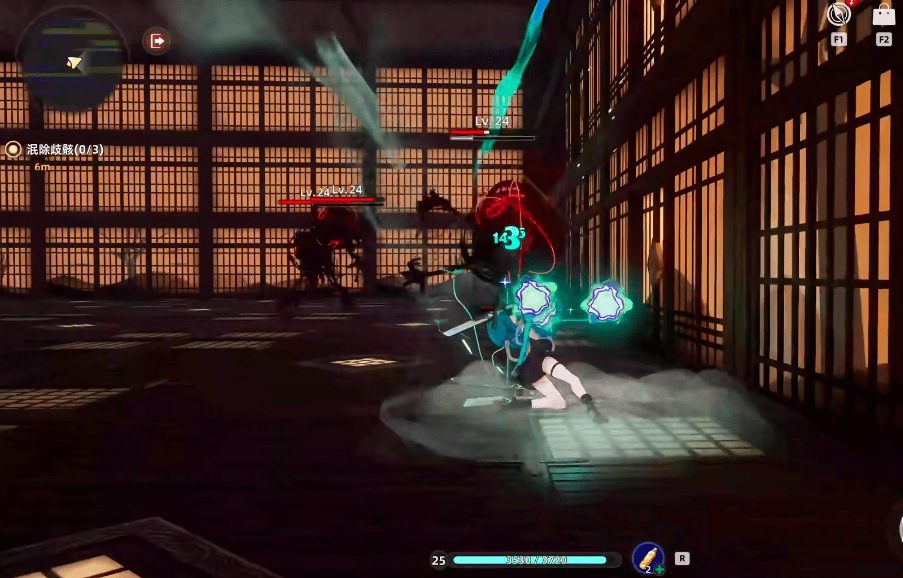Open the circular minimap
This screenshot has width=903, height=578.
click(72, 62)
